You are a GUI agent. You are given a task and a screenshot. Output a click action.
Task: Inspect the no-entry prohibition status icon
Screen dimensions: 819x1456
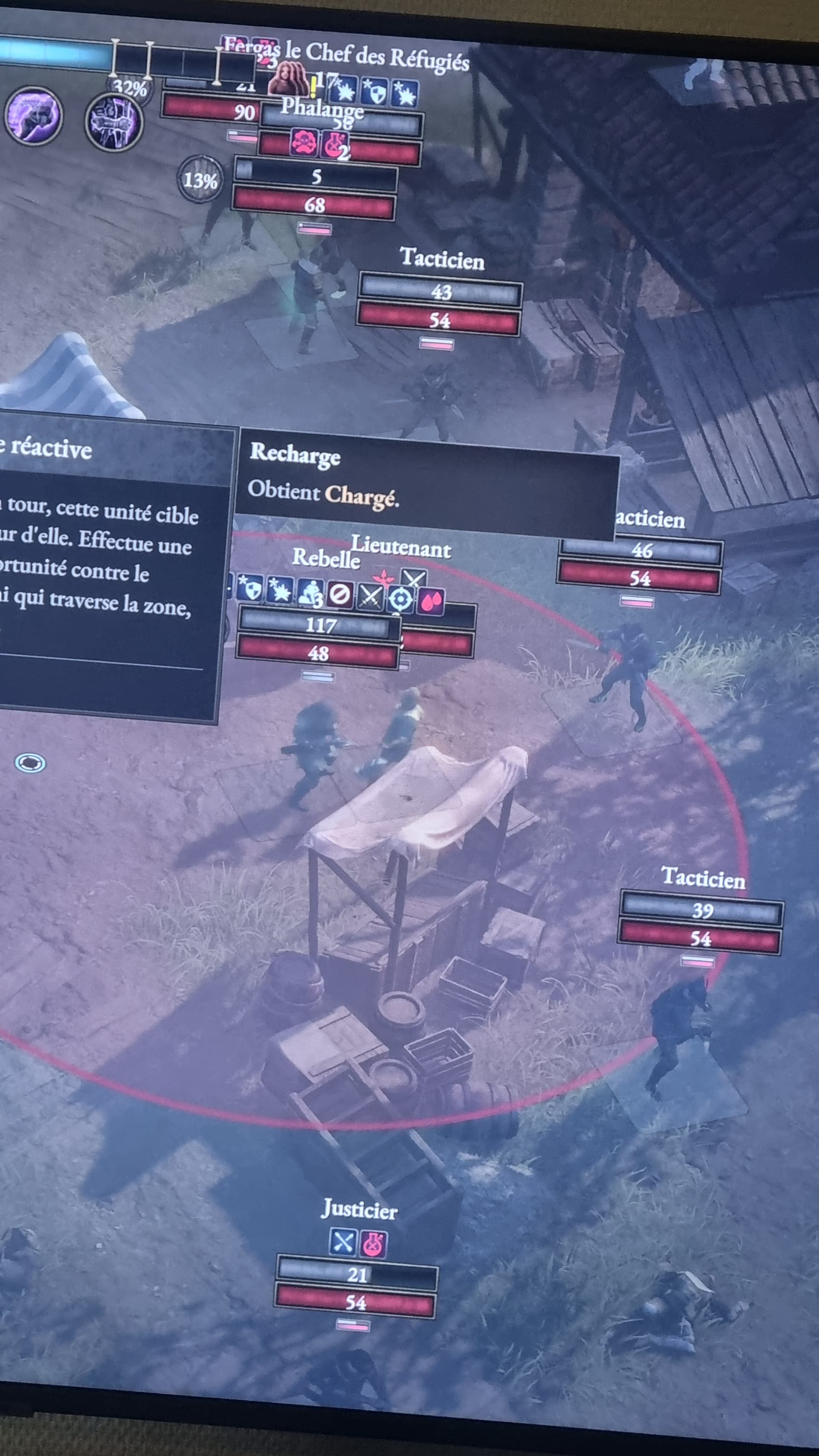pos(340,594)
